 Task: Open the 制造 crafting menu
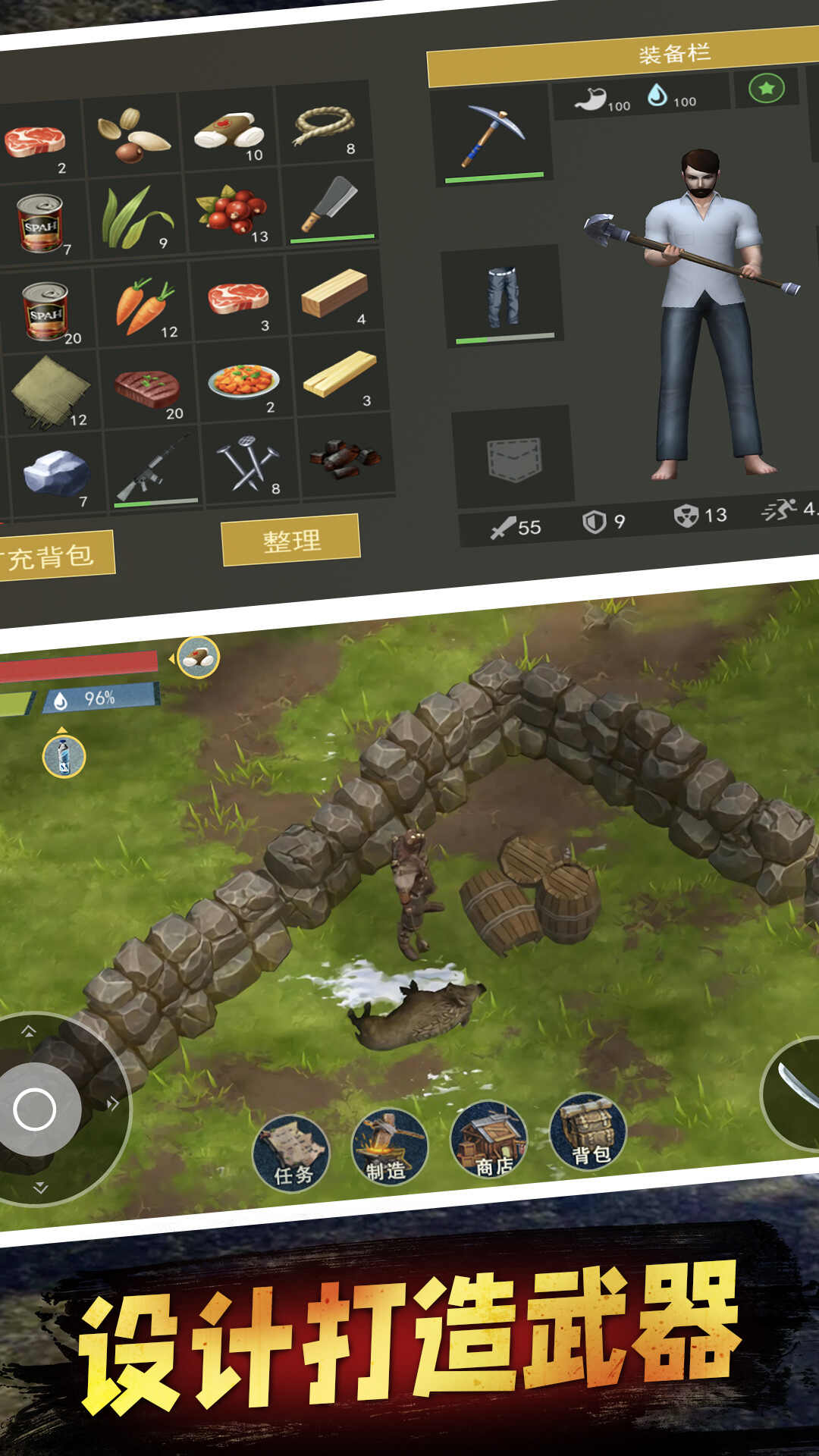coord(390,1147)
